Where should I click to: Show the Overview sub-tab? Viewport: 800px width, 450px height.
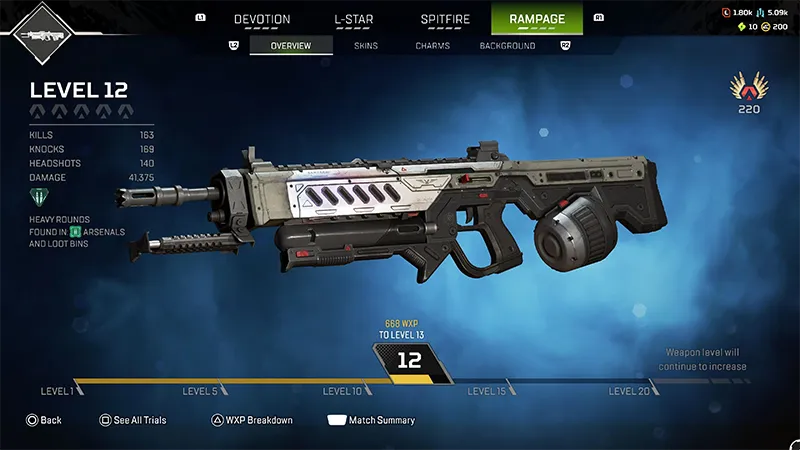[291, 46]
